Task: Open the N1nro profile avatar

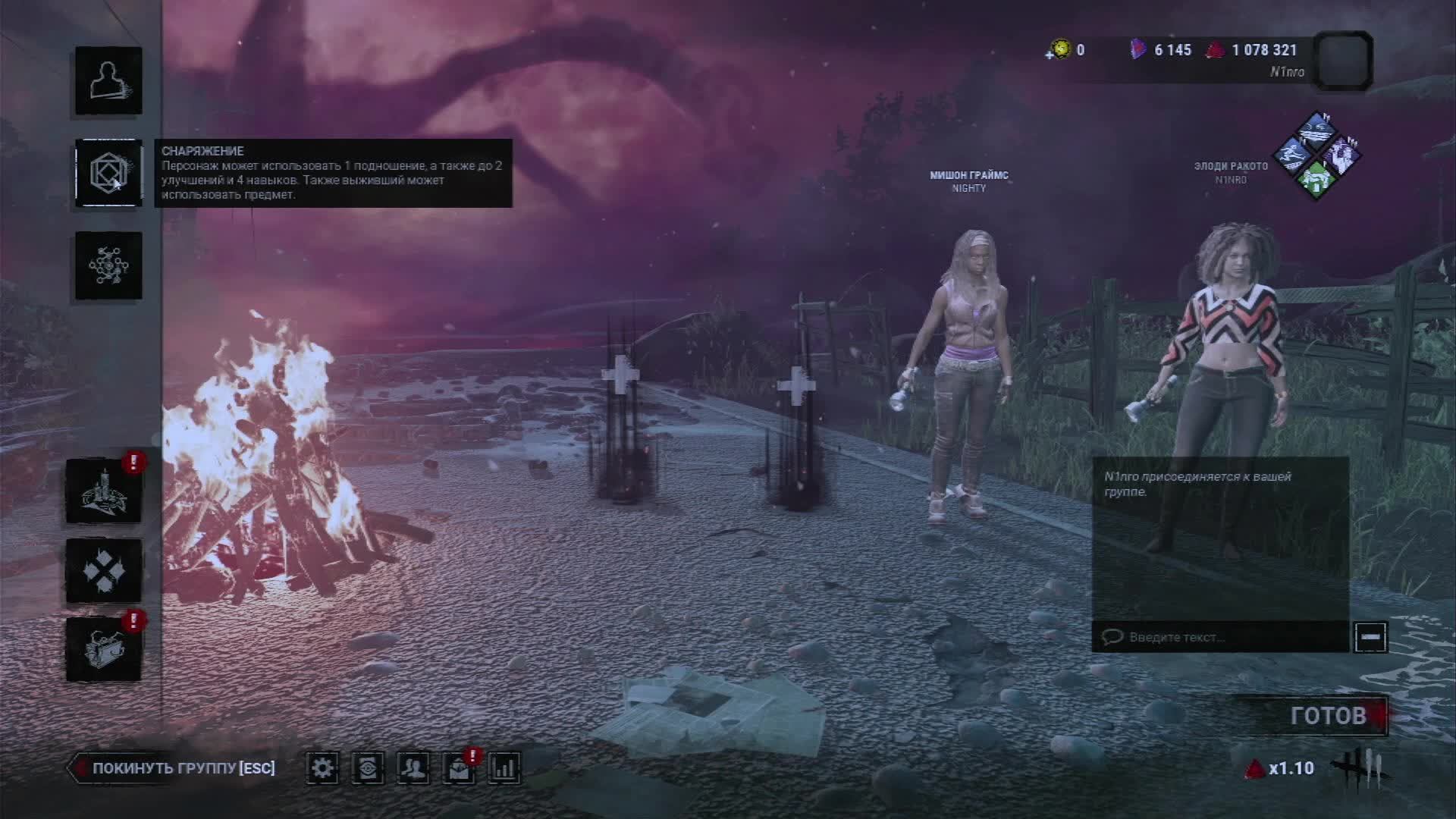Action: tap(1343, 61)
